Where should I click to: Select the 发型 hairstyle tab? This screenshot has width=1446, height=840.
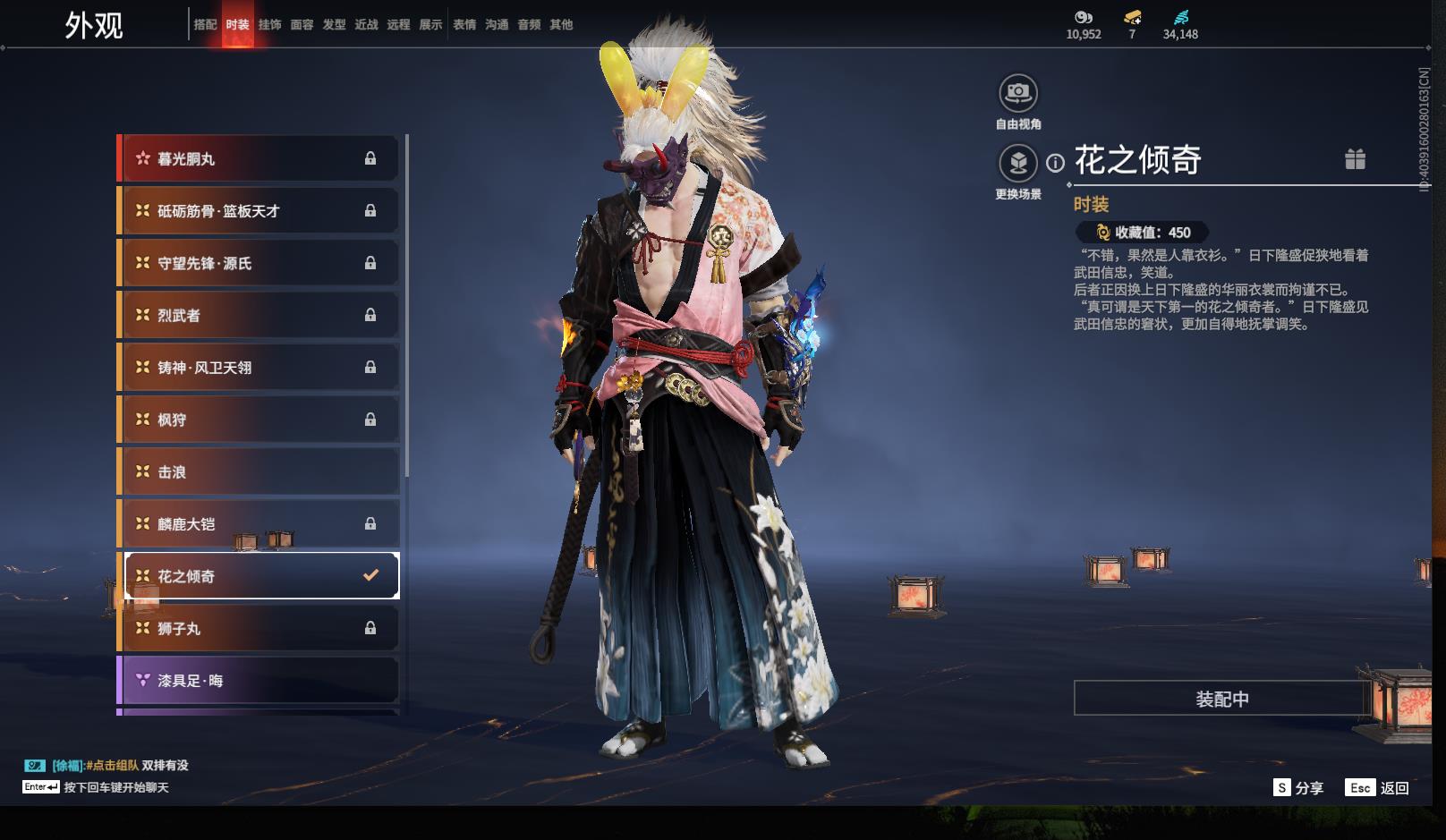(x=334, y=25)
